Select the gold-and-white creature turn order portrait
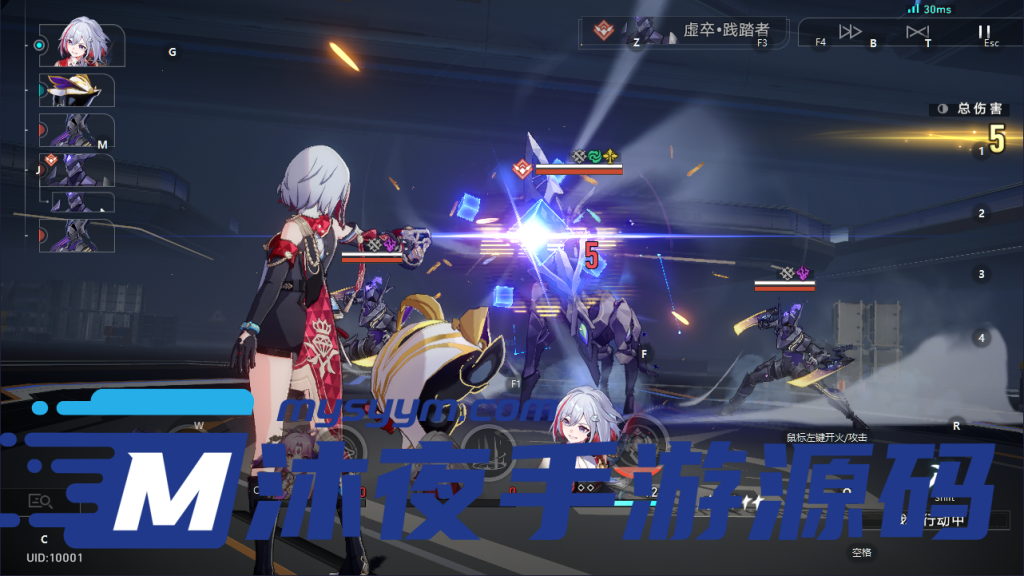The width and height of the screenshot is (1024, 576). click(77, 90)
